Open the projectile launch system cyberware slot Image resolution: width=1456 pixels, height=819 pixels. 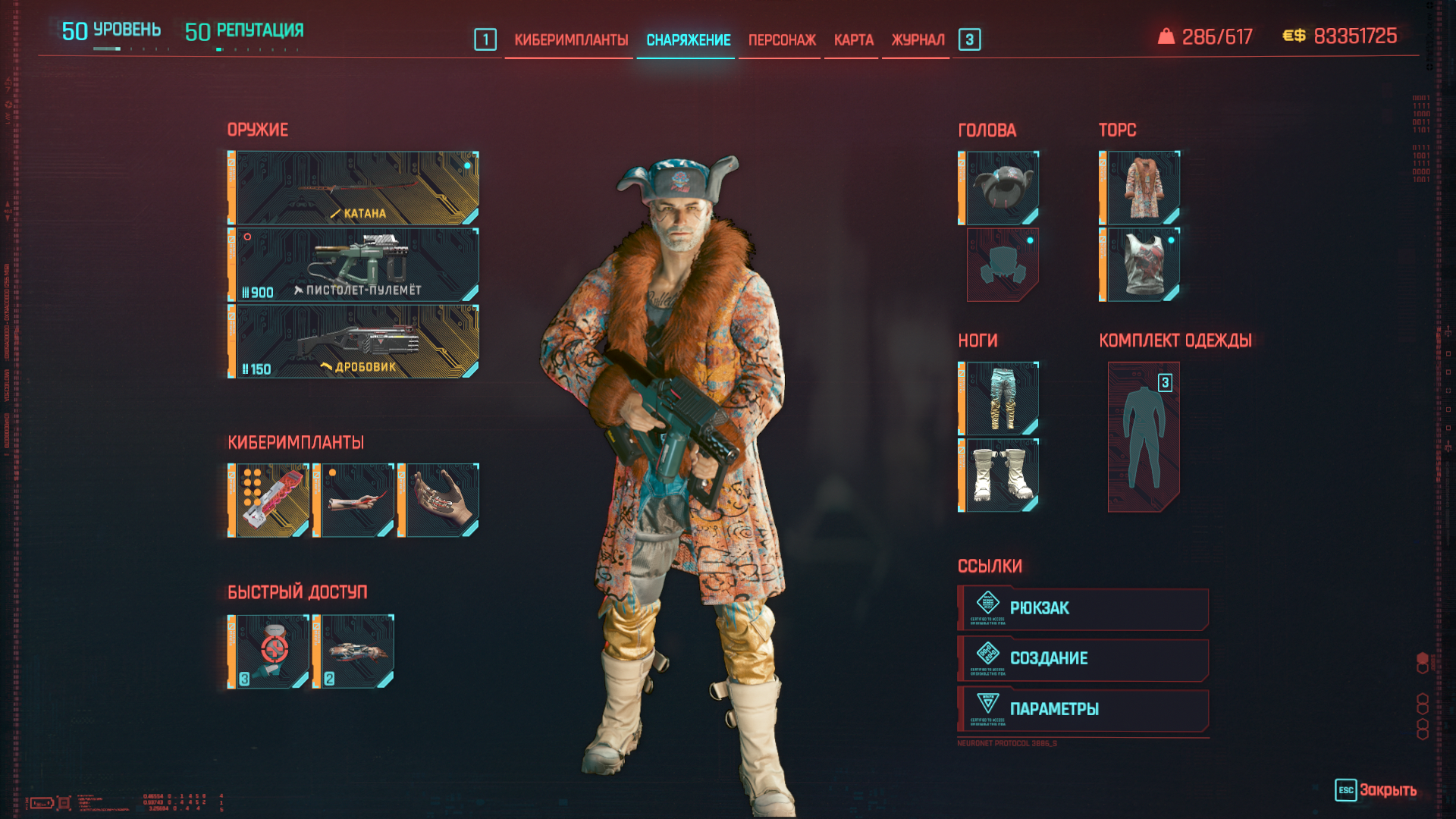pyautogui.click(x=269, y=500)
